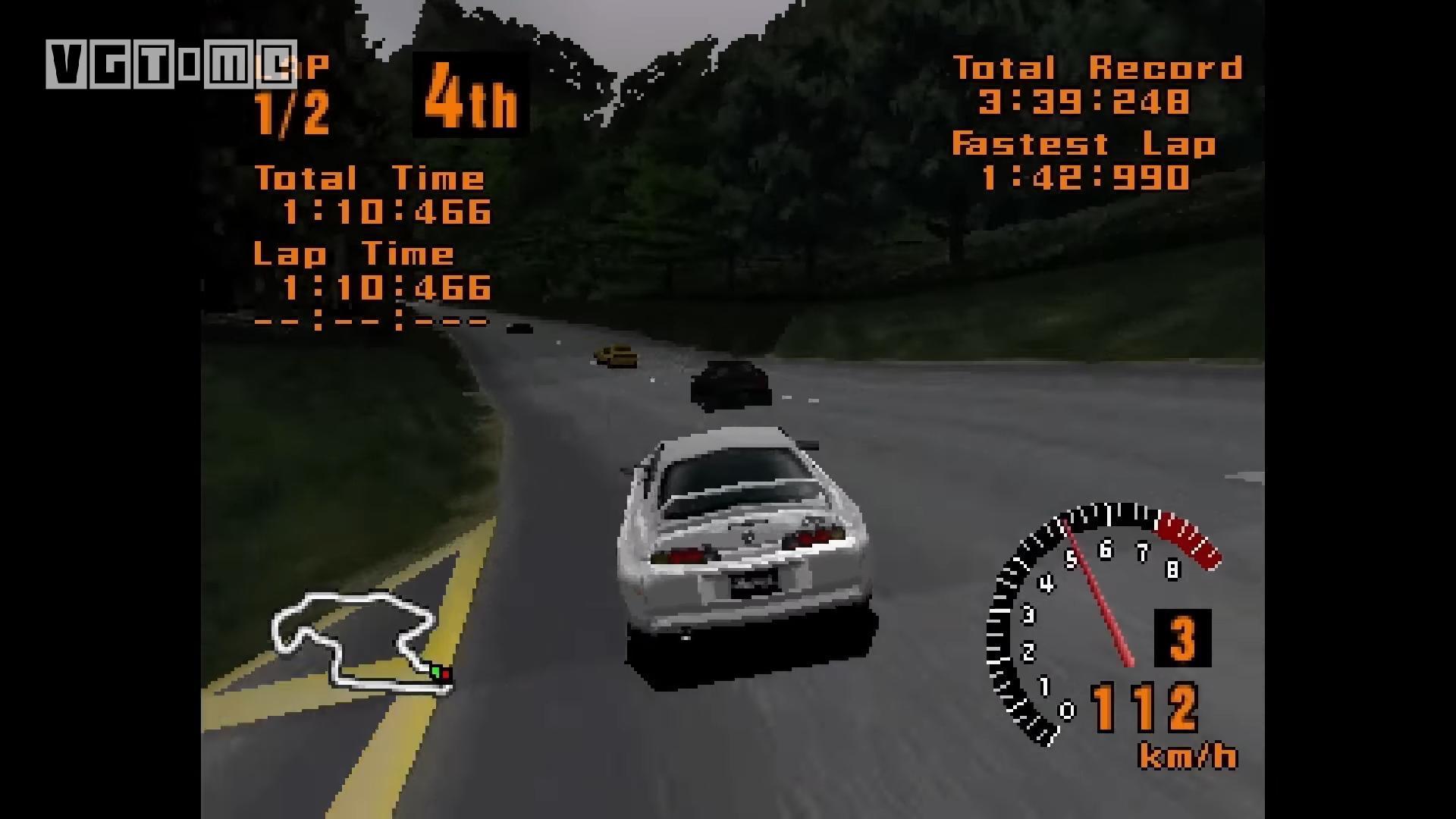This screenshot has height=819, width=1456.
Task: Toggle the Total Record header display
Action: point(1100,67)
